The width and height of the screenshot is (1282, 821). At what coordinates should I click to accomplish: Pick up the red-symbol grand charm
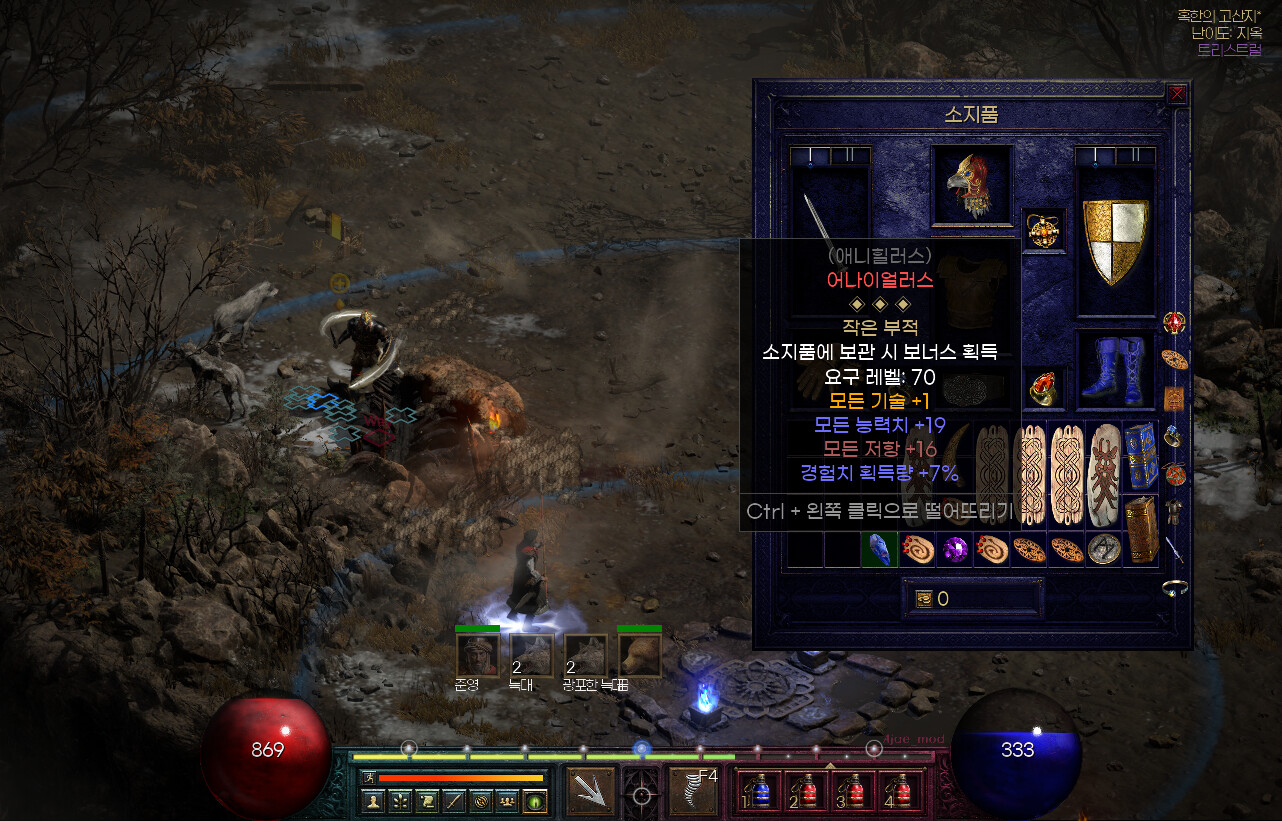[1104, 475]
